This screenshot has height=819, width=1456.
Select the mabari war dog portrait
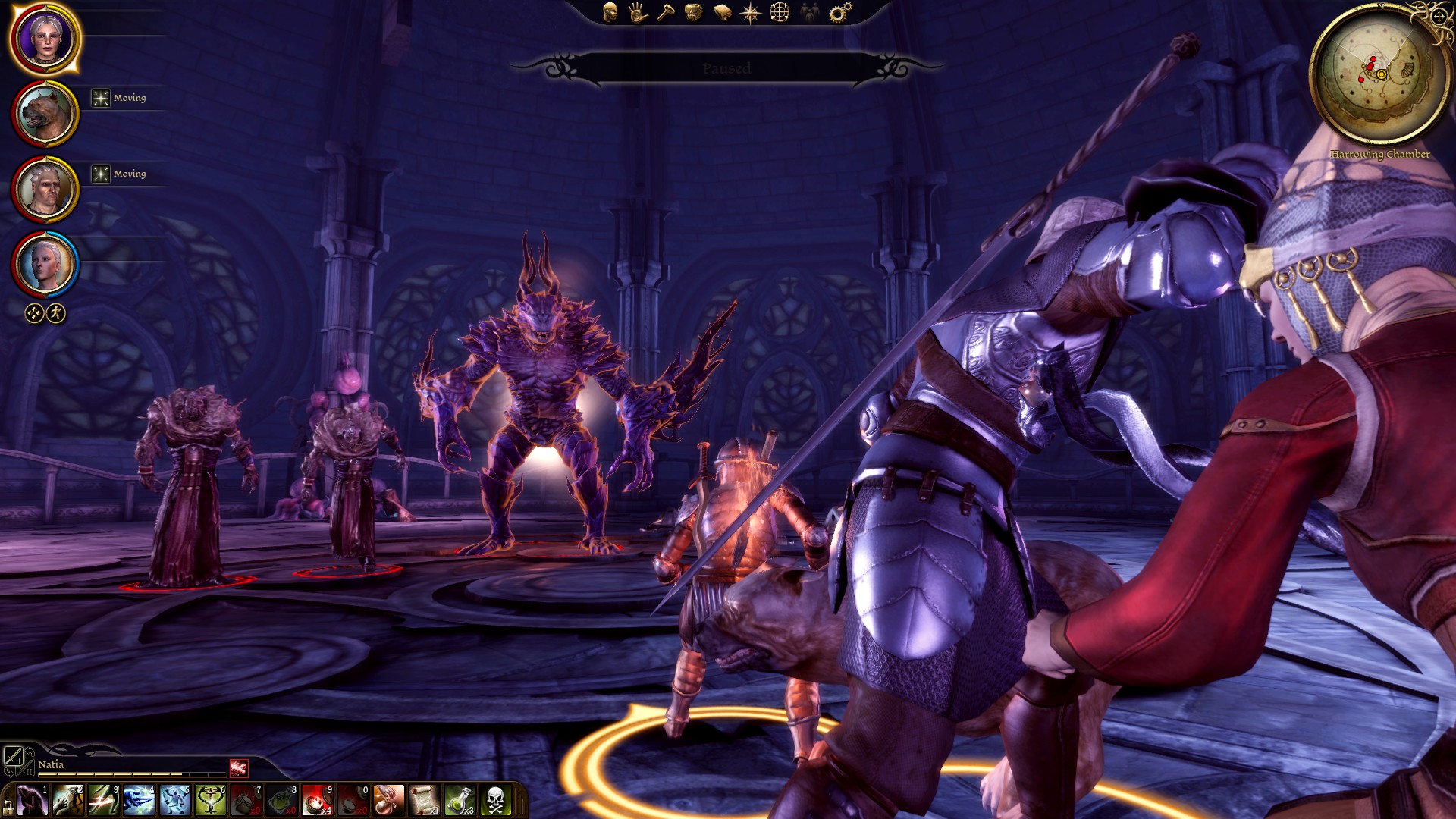(x=45, y=114)
